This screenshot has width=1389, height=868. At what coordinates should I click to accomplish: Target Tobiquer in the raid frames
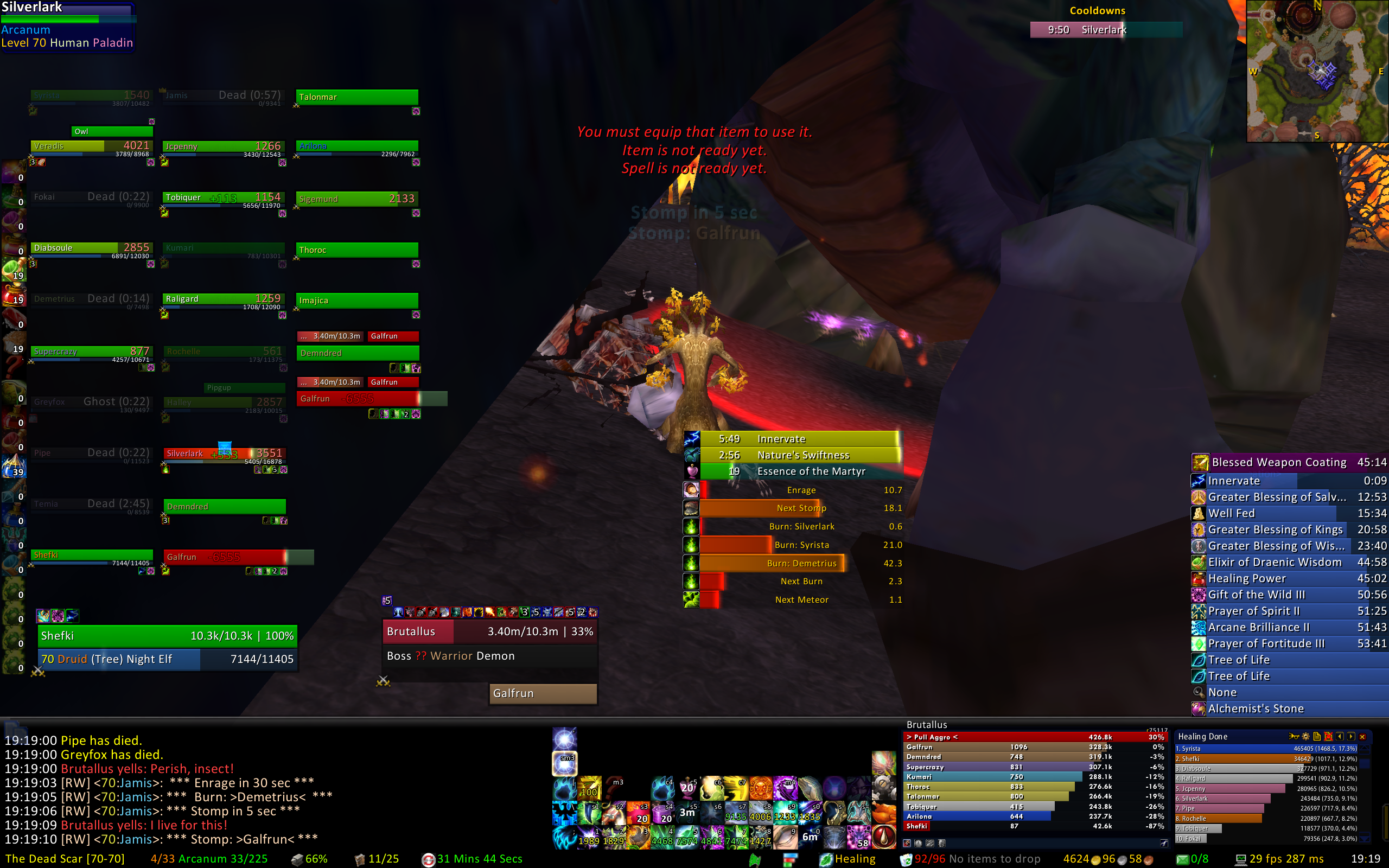click(224, 199)
